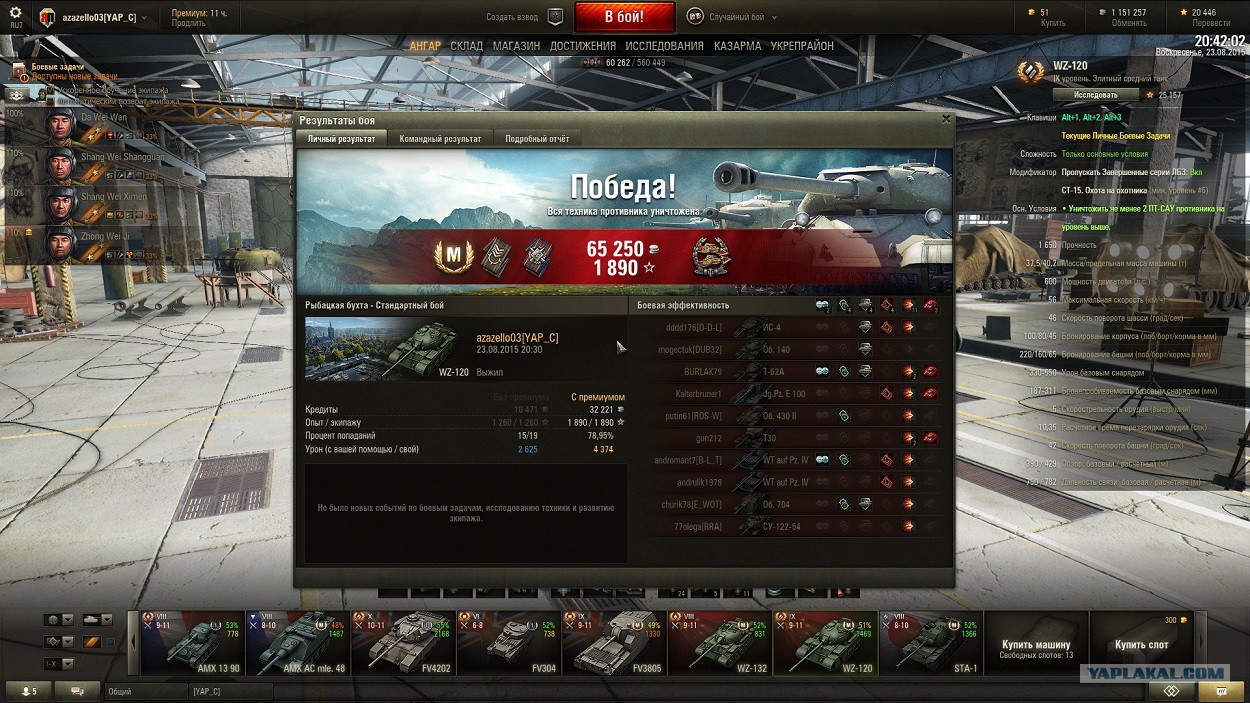Select the AMX 13 90 tank in carousel
Viewport: 1250px width, 703px height.
coord(192,643)
